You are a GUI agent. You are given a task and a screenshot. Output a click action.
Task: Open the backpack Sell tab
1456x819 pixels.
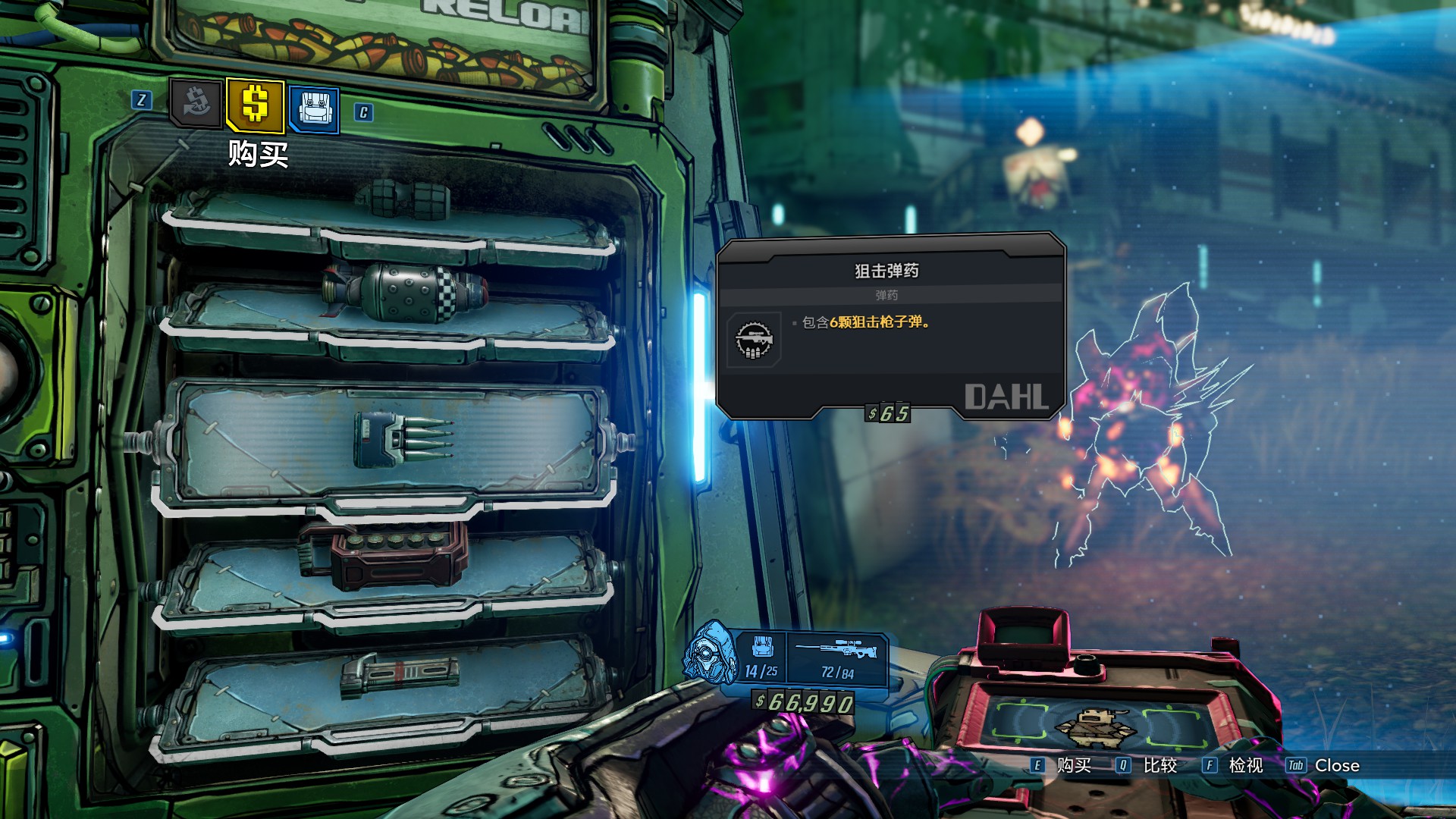(x=313, y=108)
